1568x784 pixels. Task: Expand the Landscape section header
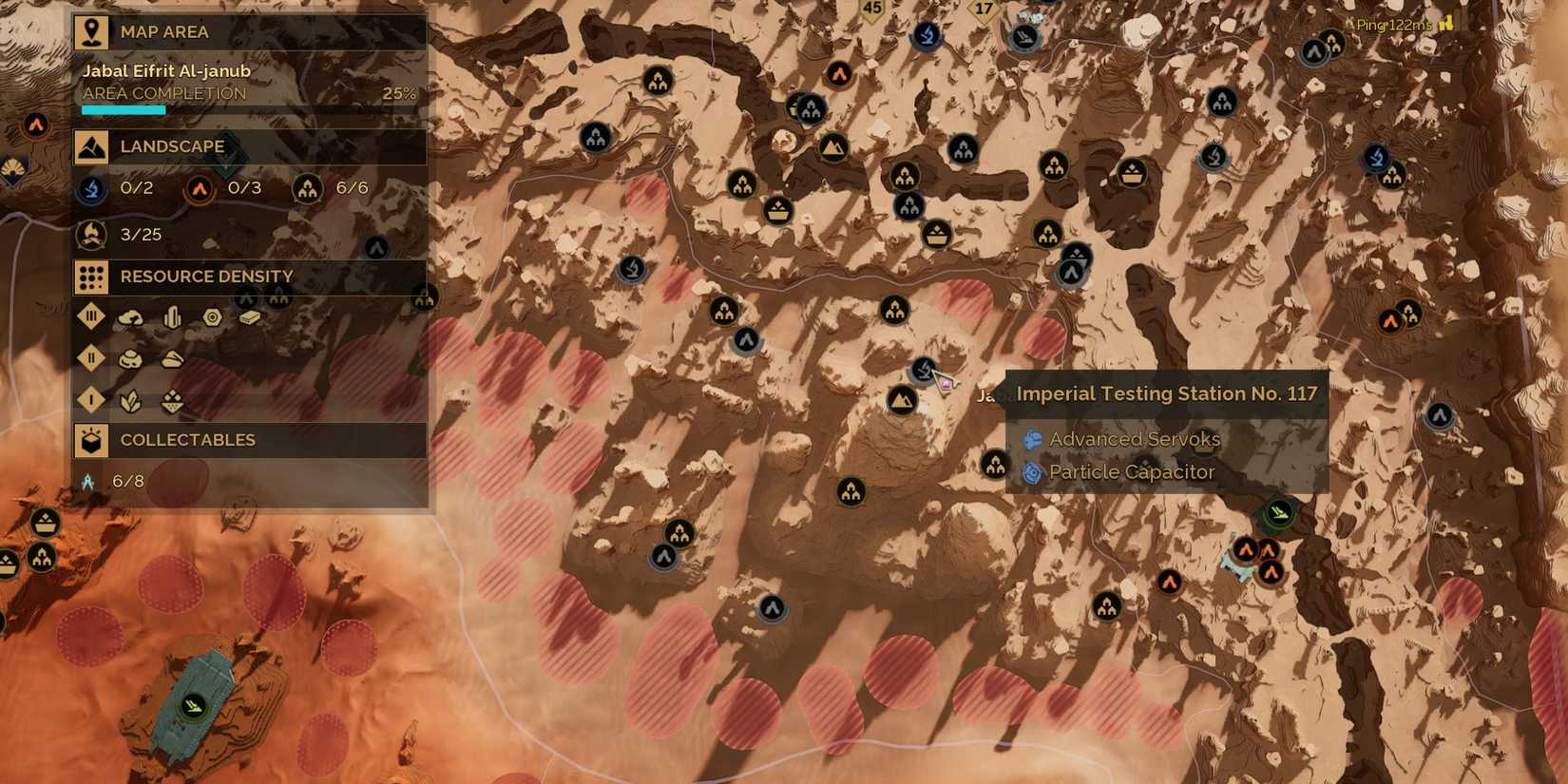[171, 146]
